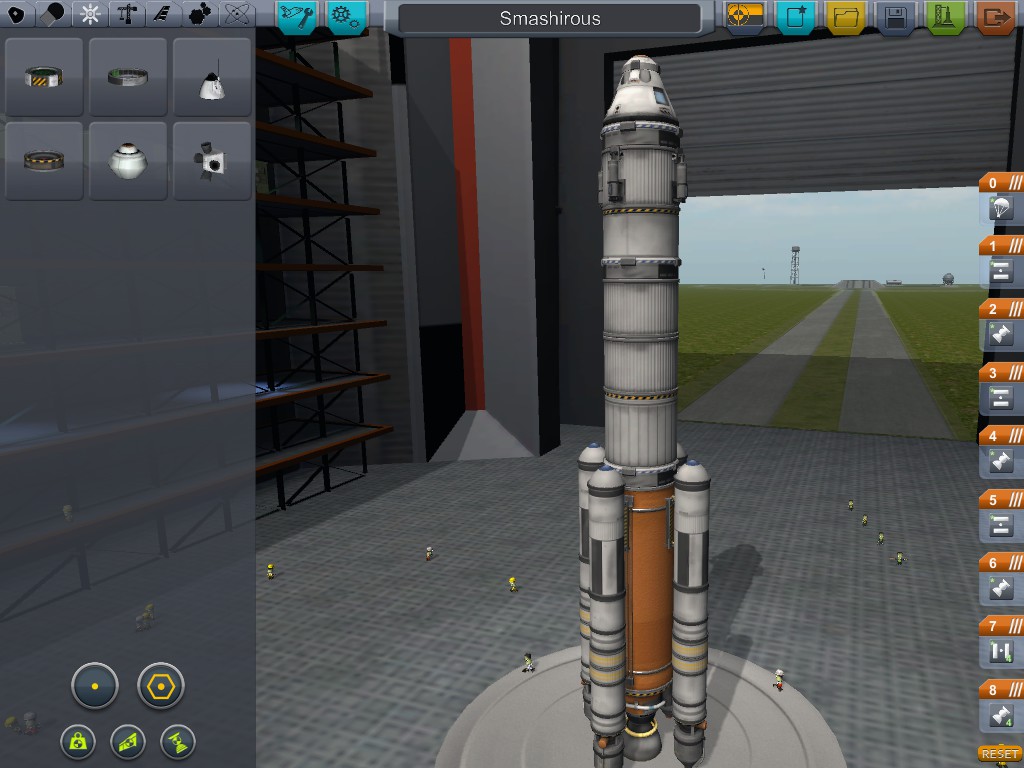1024x768 pixels.
Task: Toggle the weight center of mass indicator
Action: point(78,741)
